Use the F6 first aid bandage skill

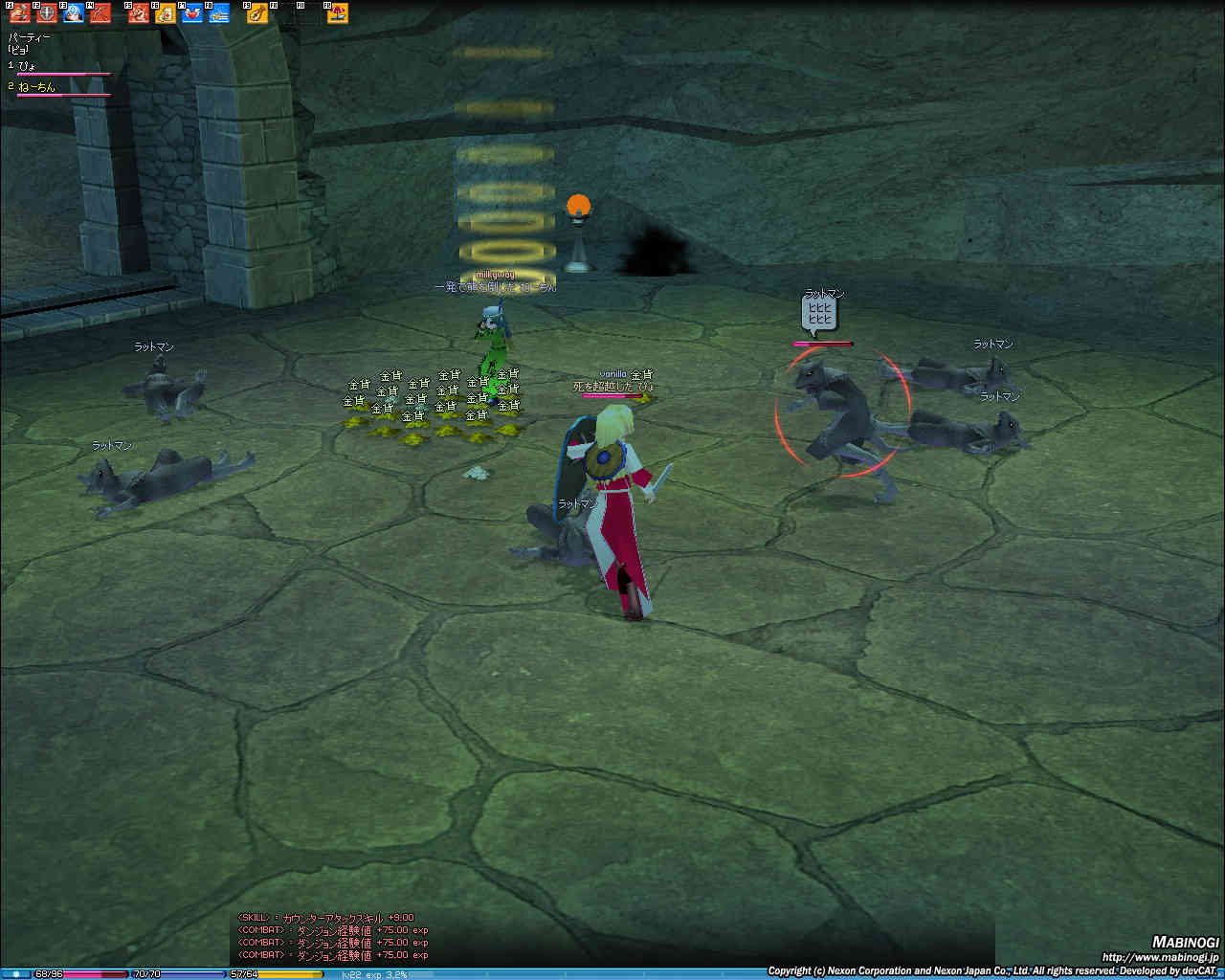click(x=166, y=12)
